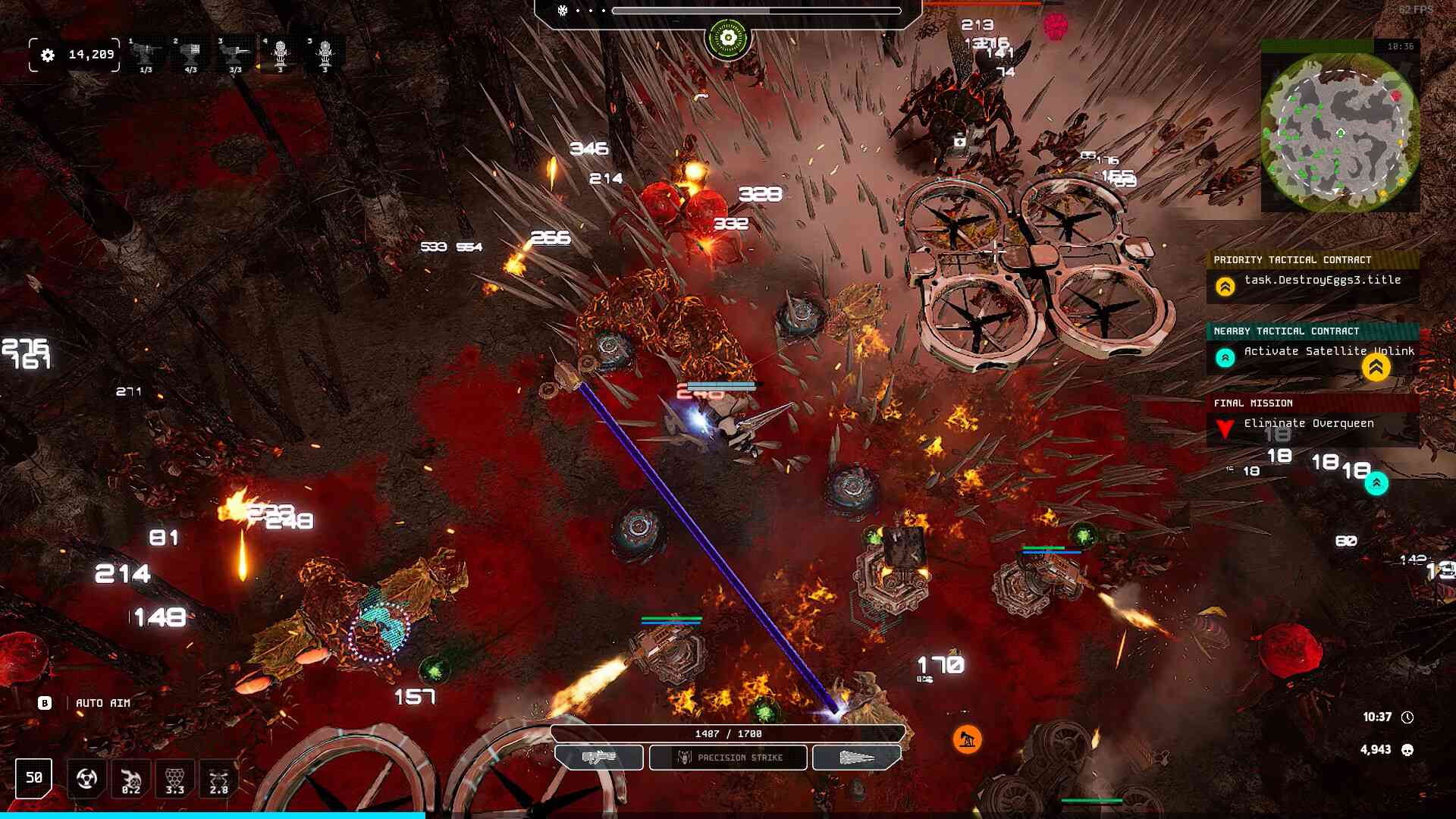
Task: Trigger the flaming meteor ability
Action: coord(130,779)
